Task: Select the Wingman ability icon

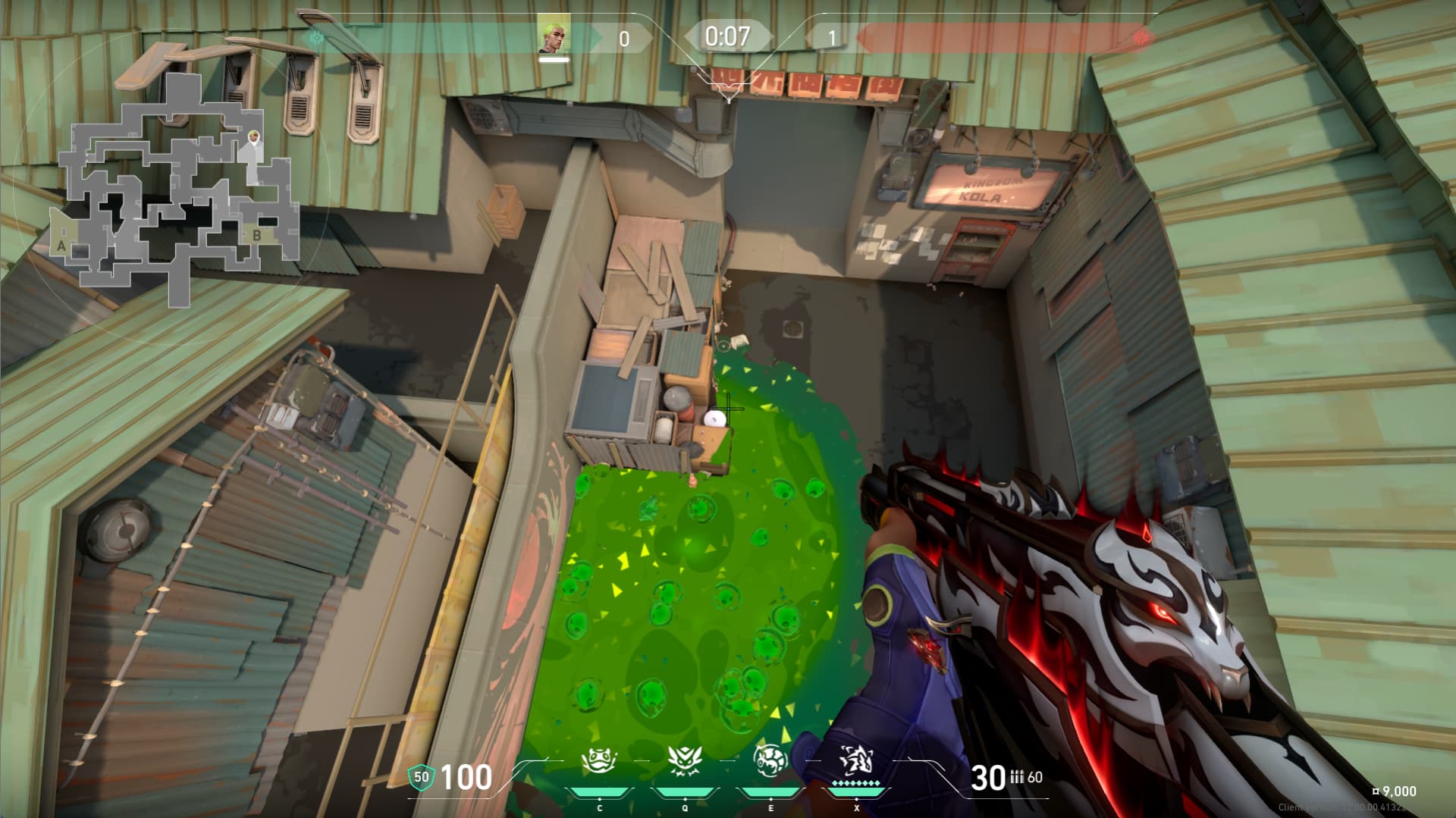Action: coord(684,760)
